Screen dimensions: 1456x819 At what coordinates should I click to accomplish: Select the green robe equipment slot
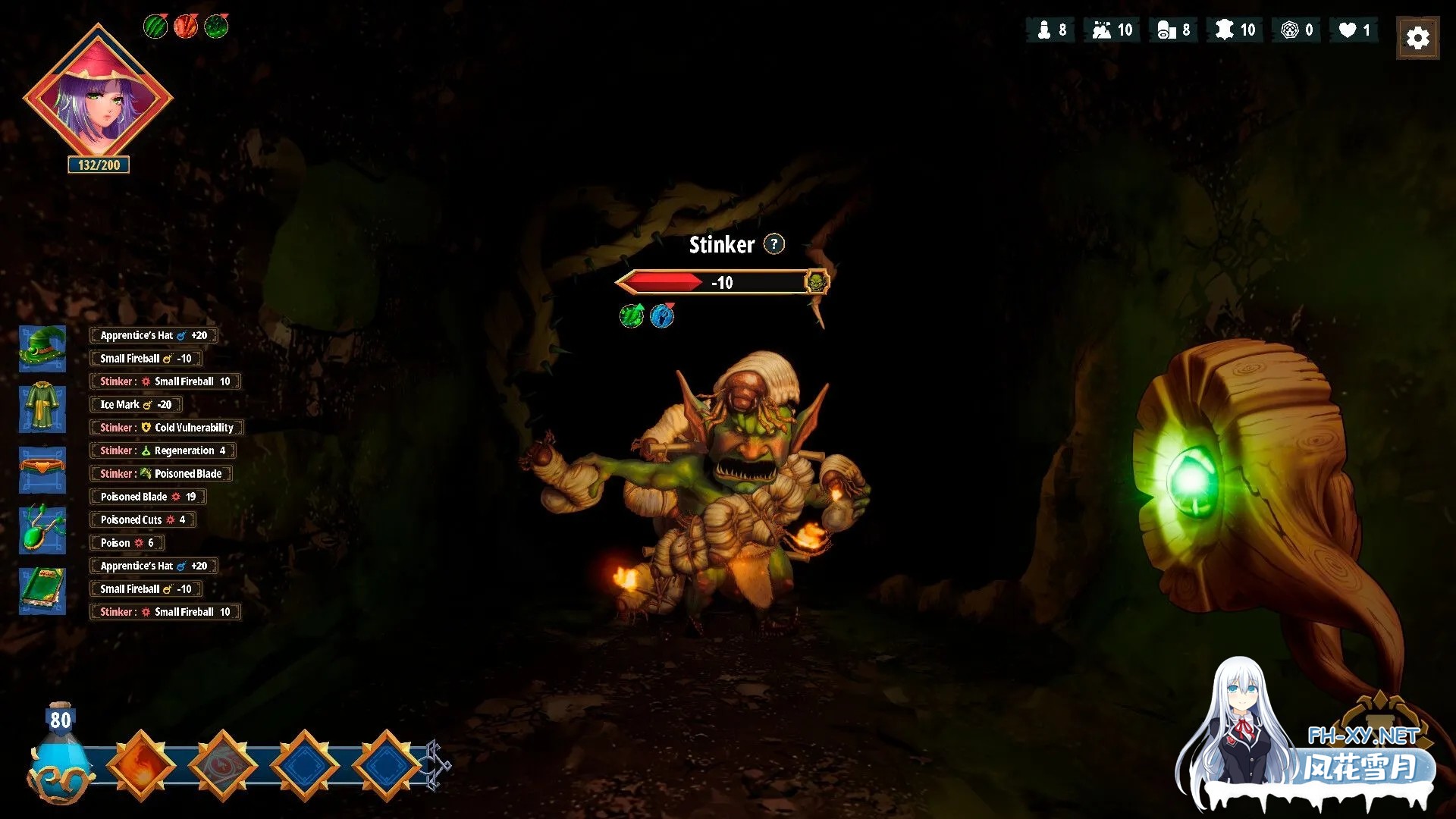[42, 409]
